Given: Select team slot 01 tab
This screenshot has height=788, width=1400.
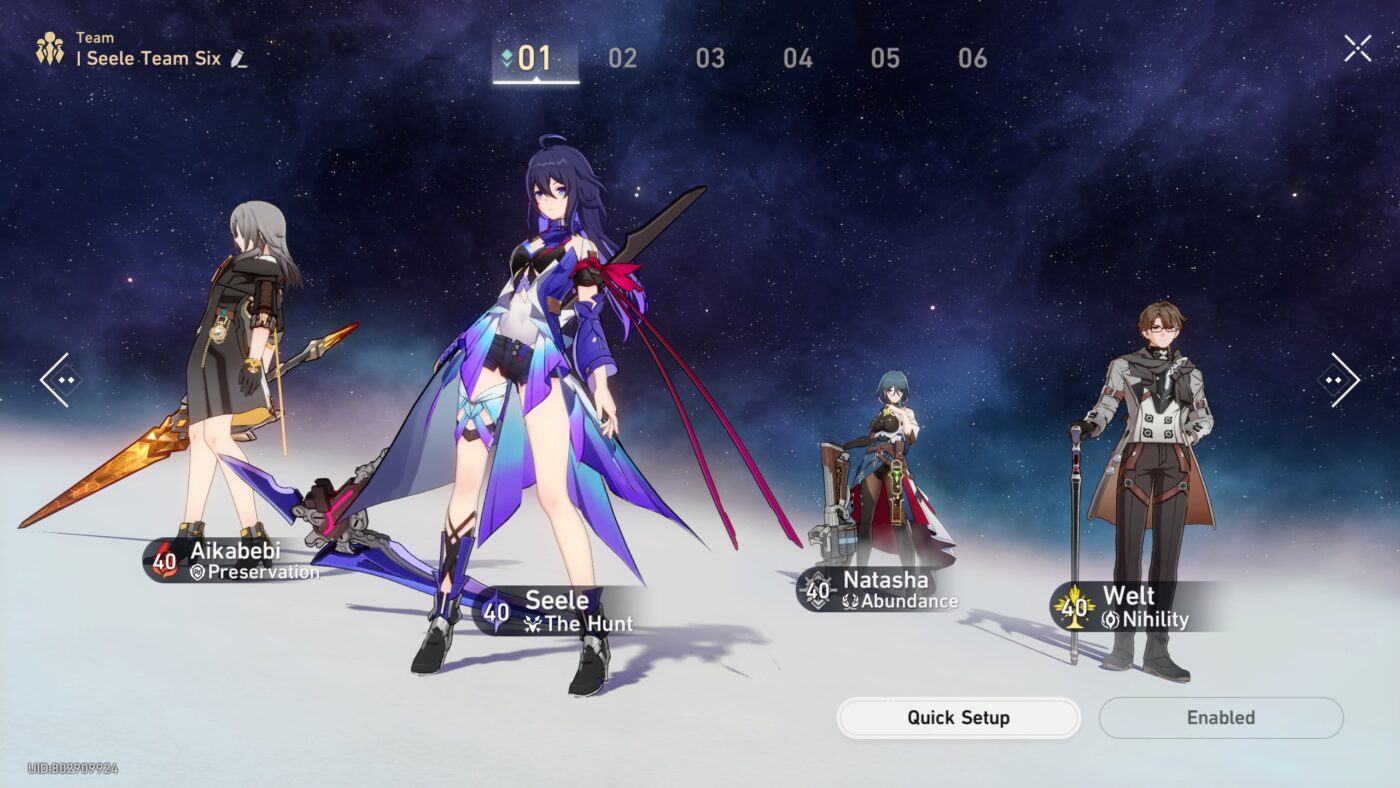Looking at the screenshot, I should (534, 58).
